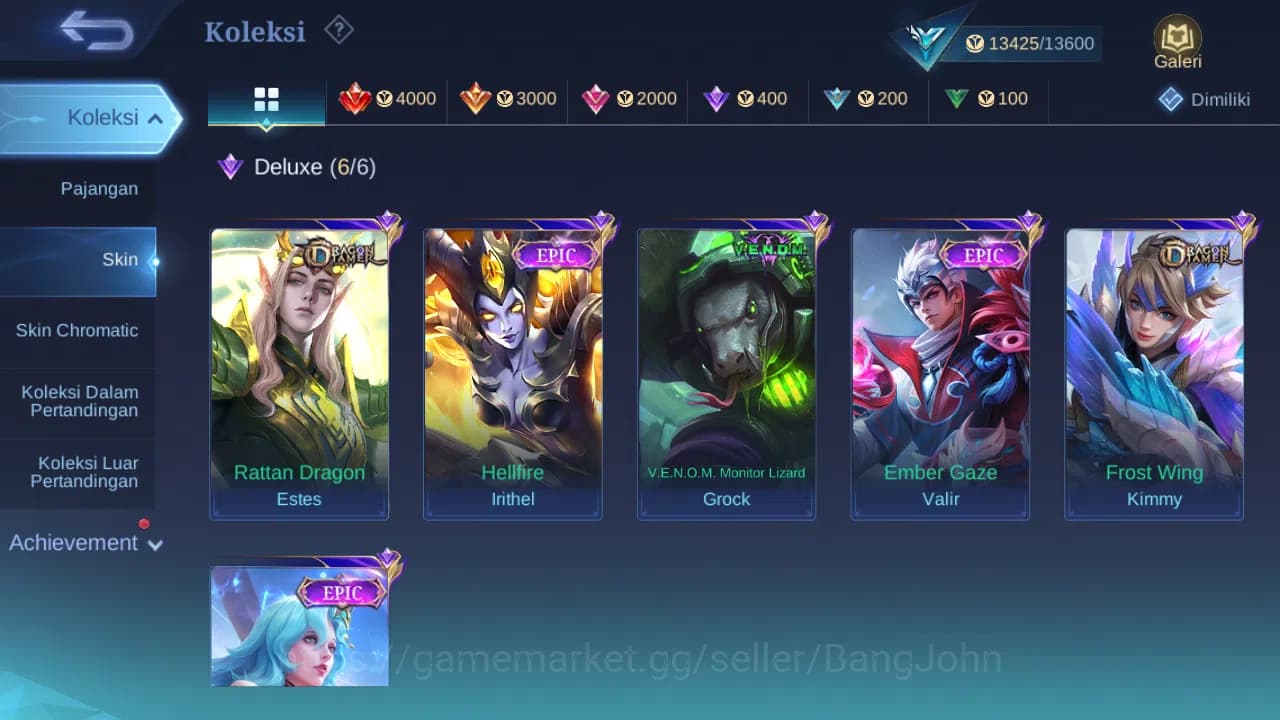Expand the Achievement section
Image resolution: width=1280 pixels, height=720 pixels.
point(84,543)
